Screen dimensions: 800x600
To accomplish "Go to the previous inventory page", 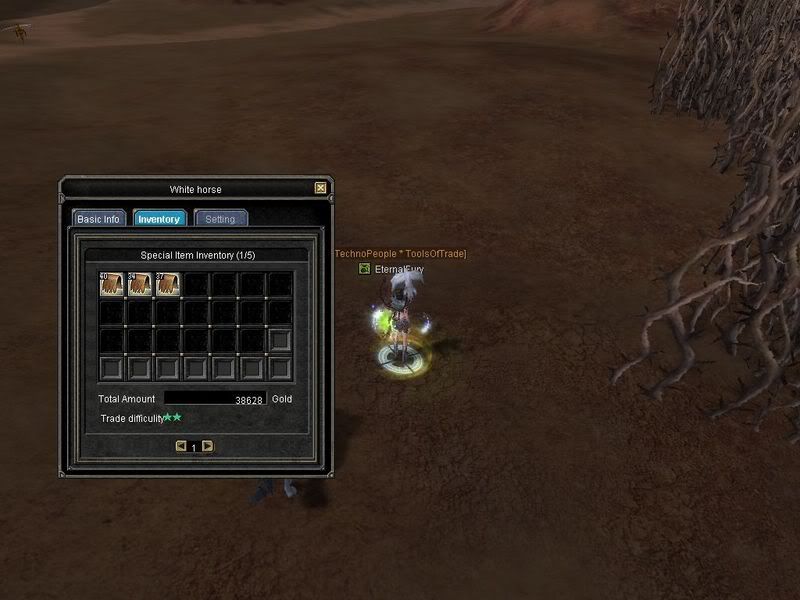I will click(181, 446).
